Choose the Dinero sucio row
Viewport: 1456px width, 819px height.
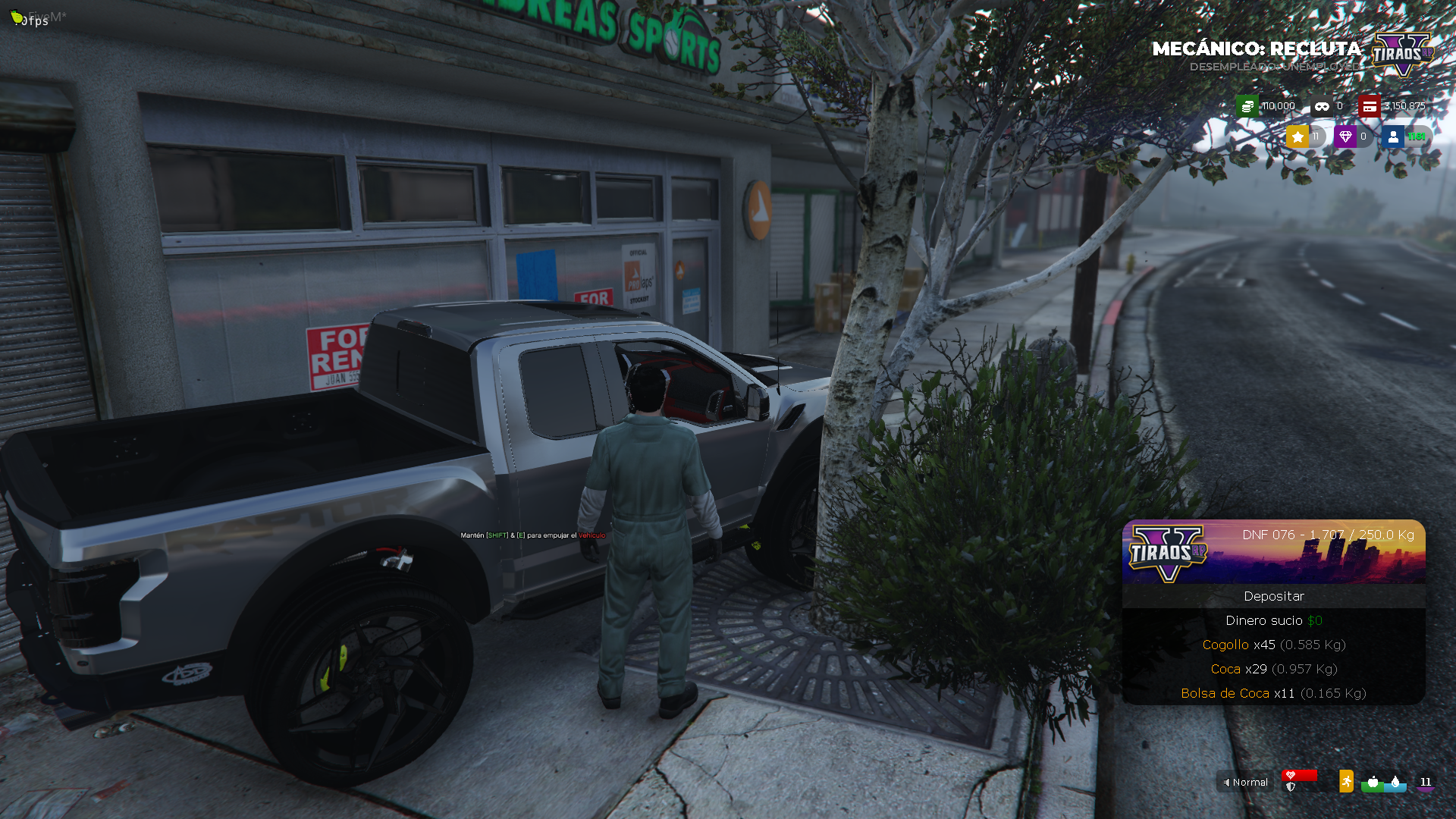tap(1273, 620)
